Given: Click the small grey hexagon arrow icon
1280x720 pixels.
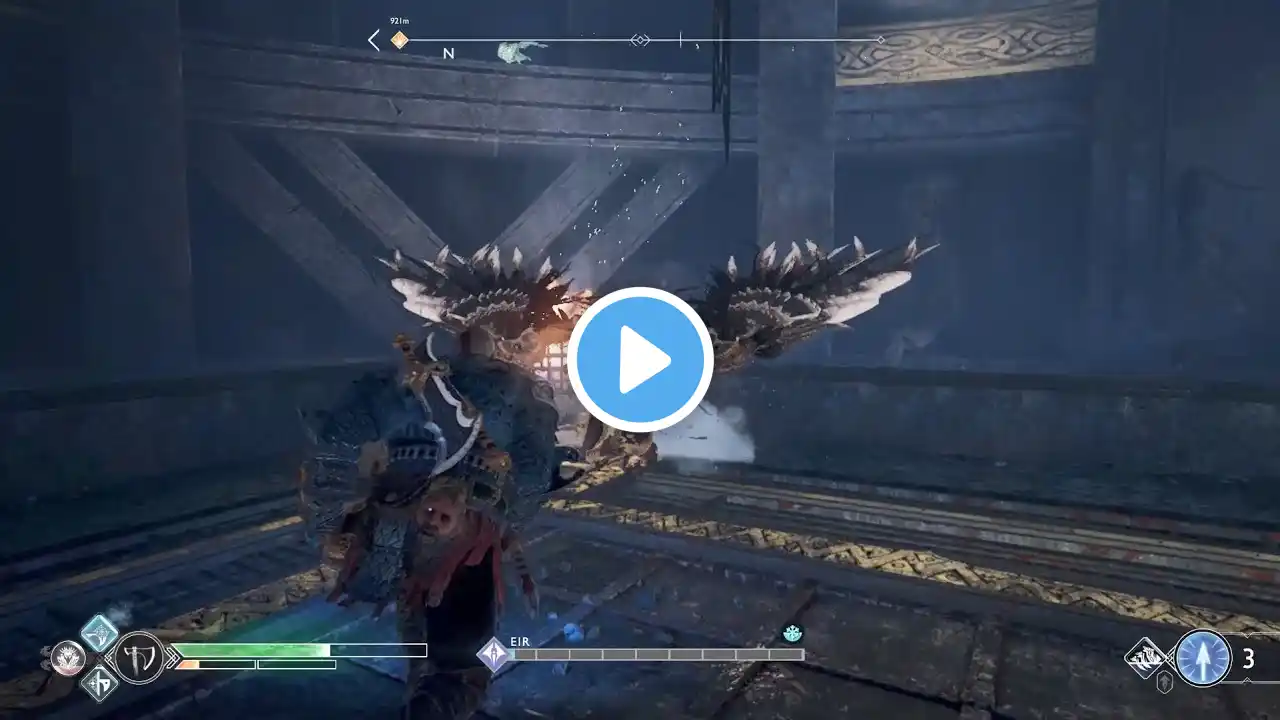Looking at the screenshot, I should point(1166,684).
